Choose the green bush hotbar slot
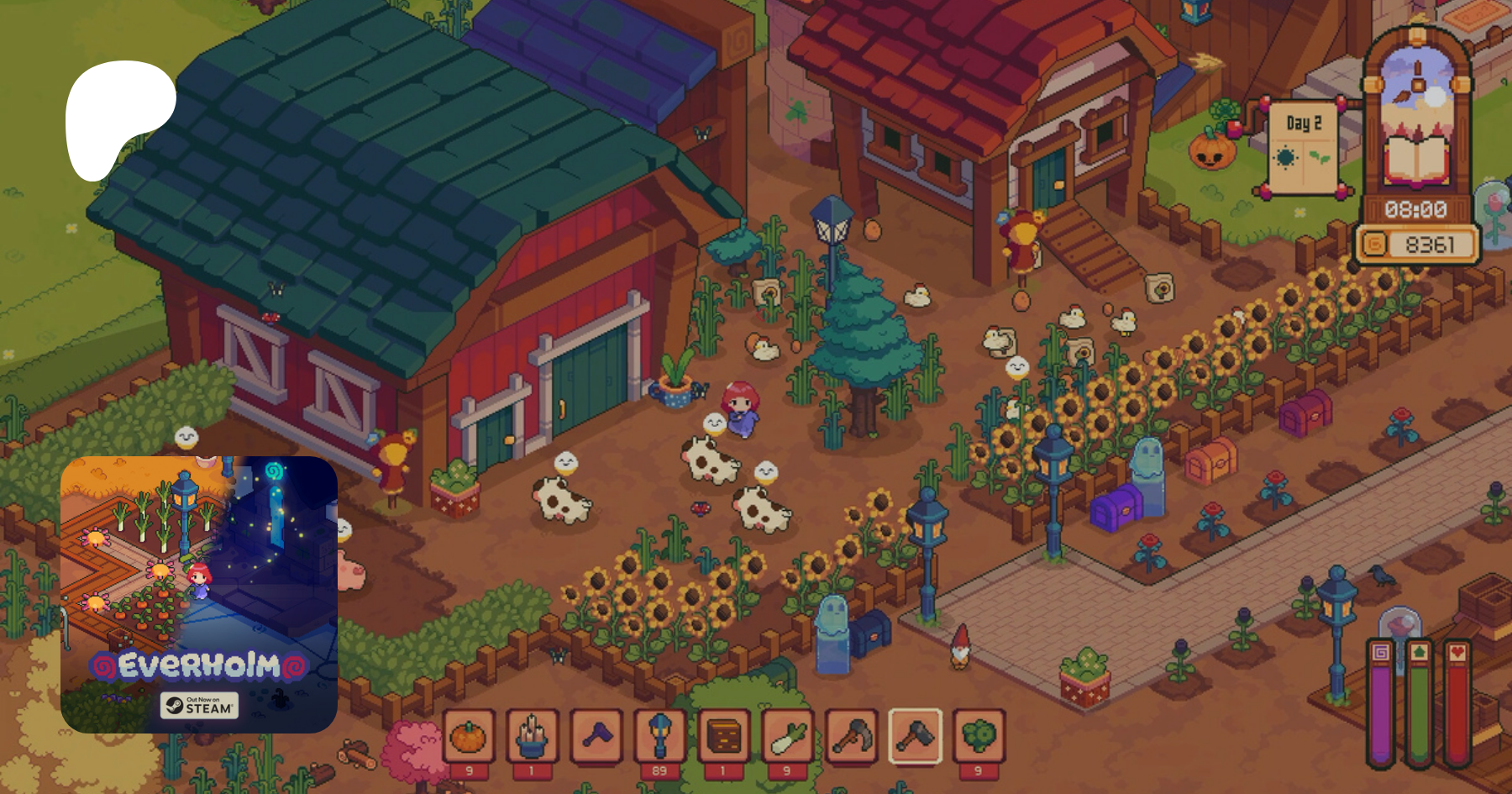 [979, 737]
